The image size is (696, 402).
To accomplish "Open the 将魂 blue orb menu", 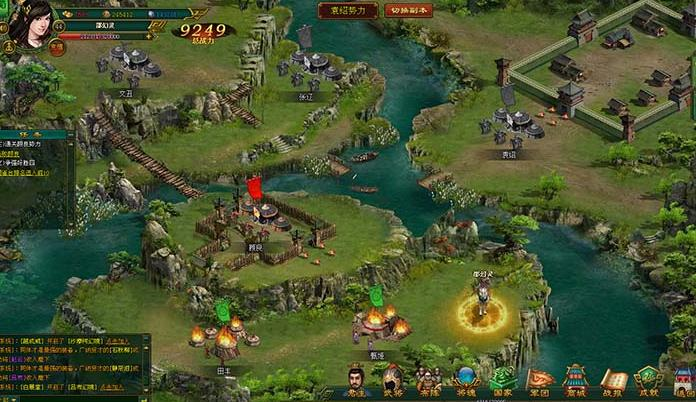I will point(465,381).
